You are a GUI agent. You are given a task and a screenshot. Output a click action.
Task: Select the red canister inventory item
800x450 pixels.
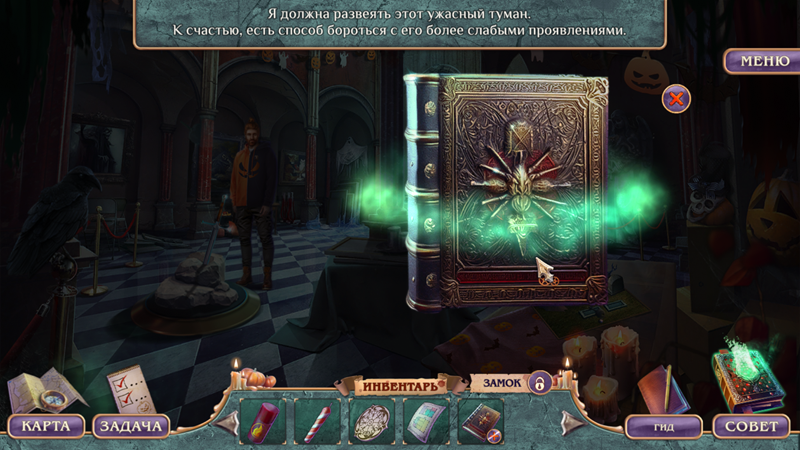pos(263,421)
